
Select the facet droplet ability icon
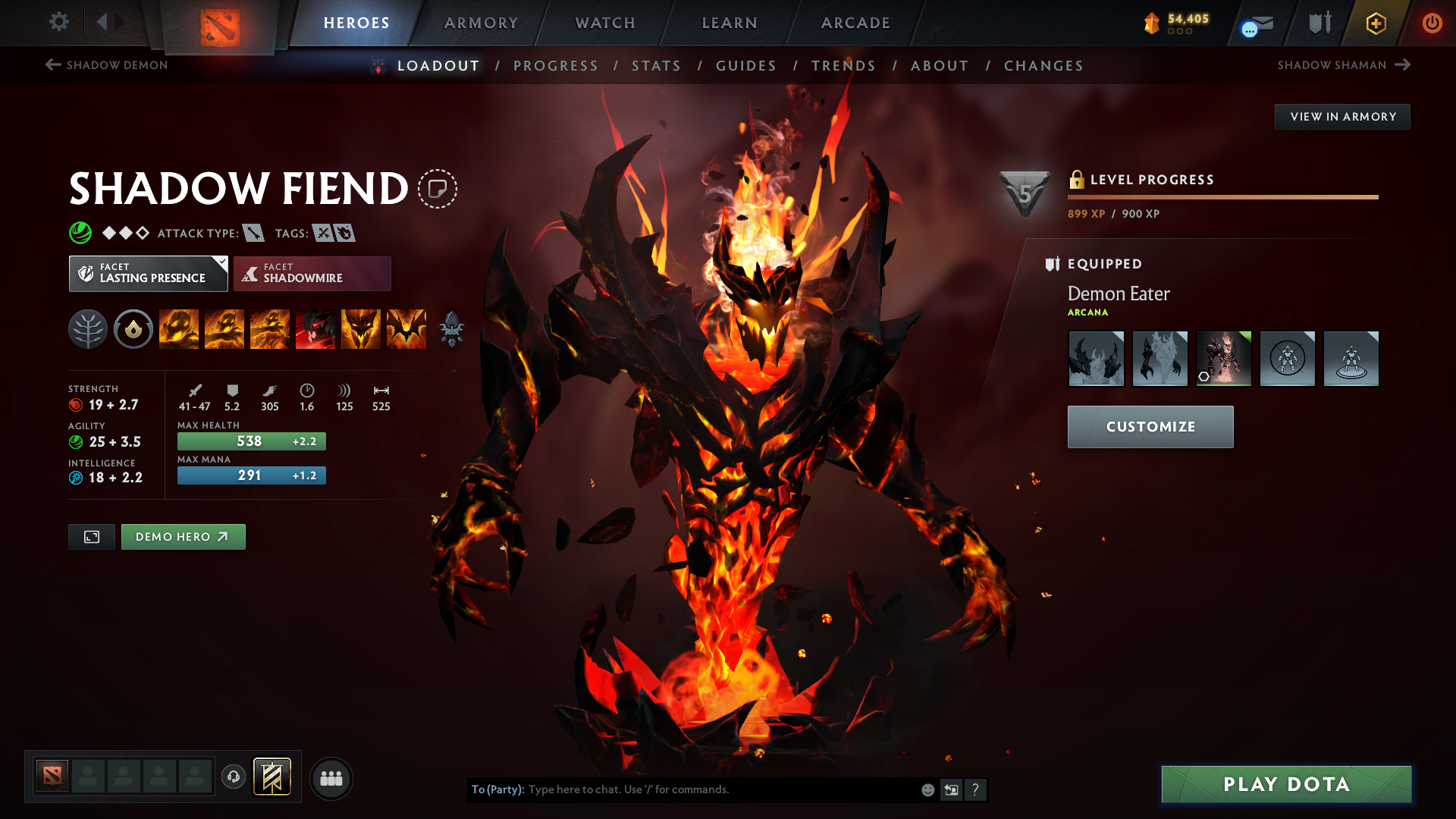coord(133,328)
